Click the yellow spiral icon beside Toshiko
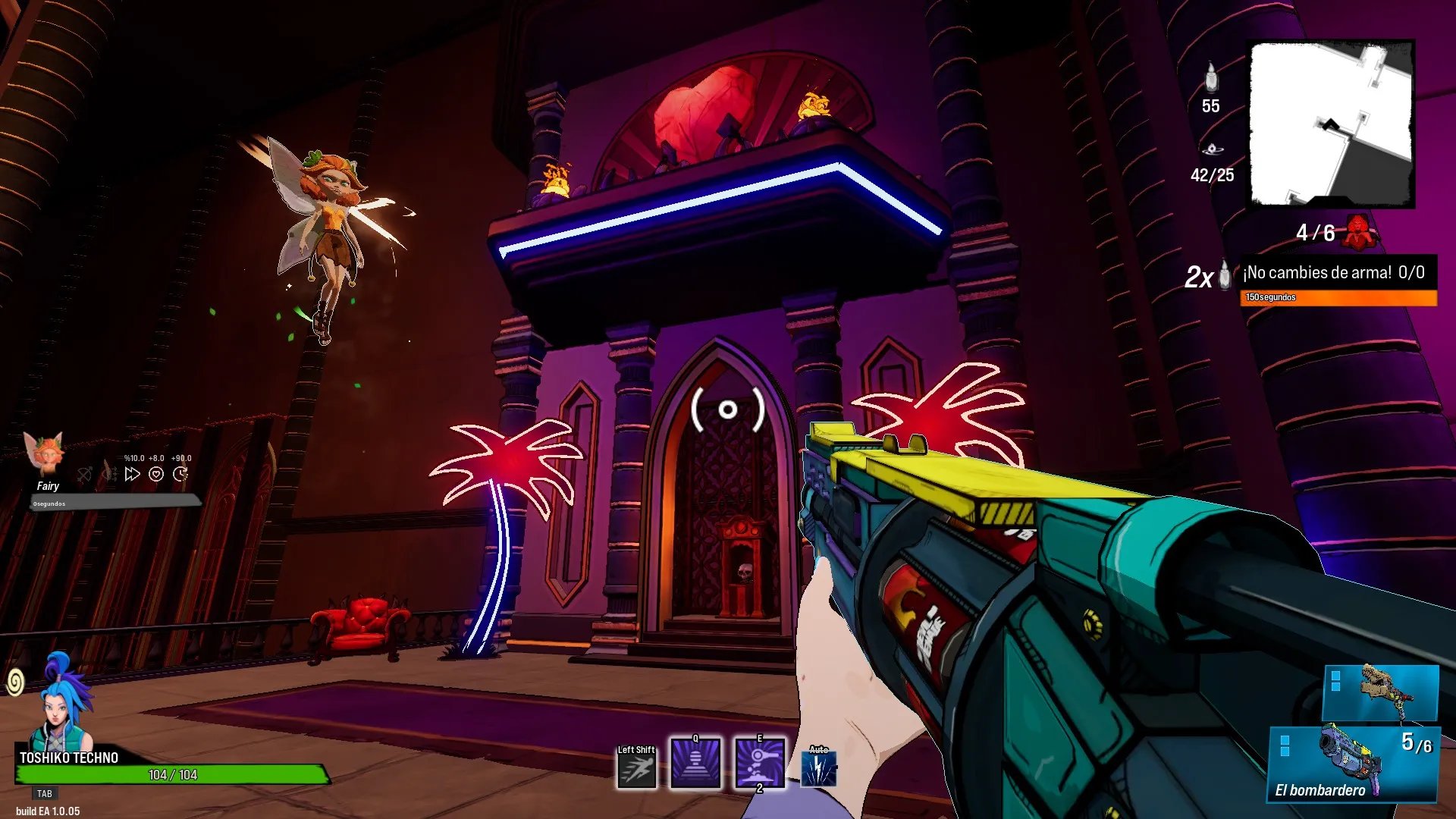 [14, 682]
